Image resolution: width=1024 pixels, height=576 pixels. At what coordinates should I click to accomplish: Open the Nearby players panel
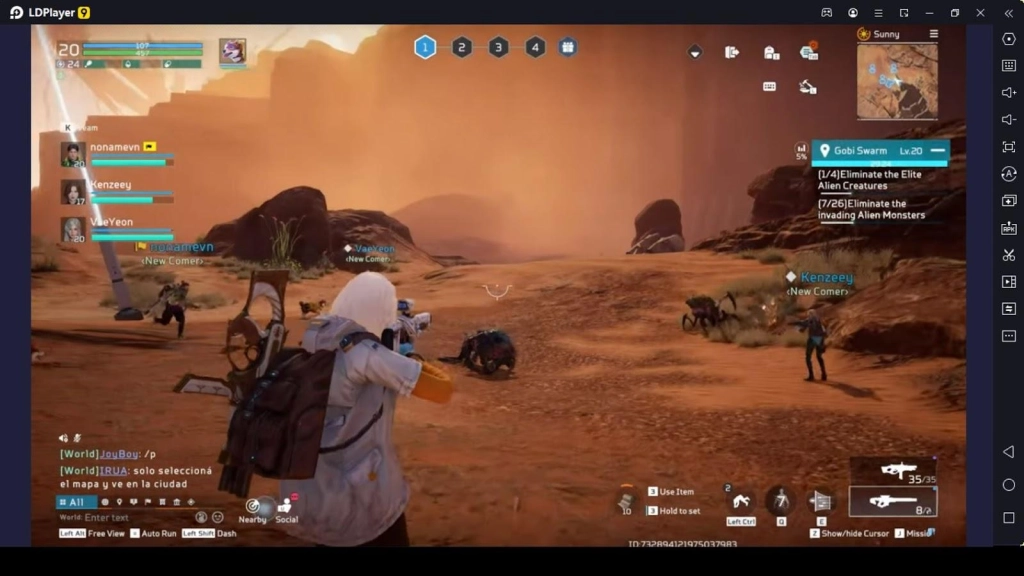pos(254,508)
